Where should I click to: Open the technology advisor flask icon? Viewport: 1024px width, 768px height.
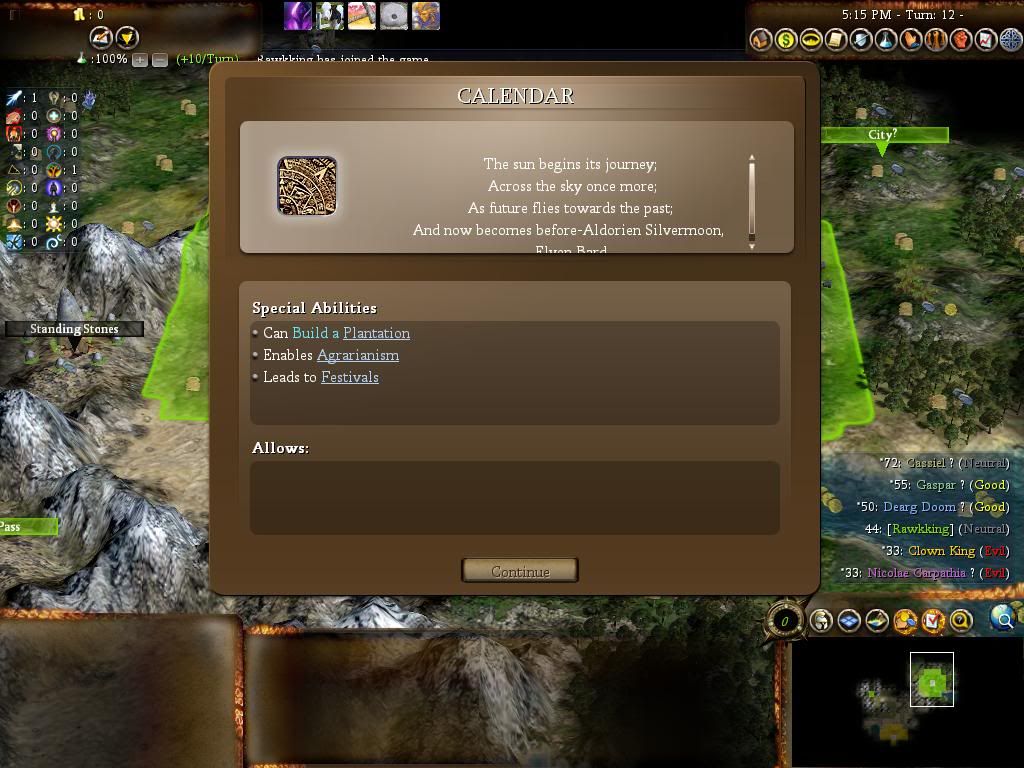(885, 40)
